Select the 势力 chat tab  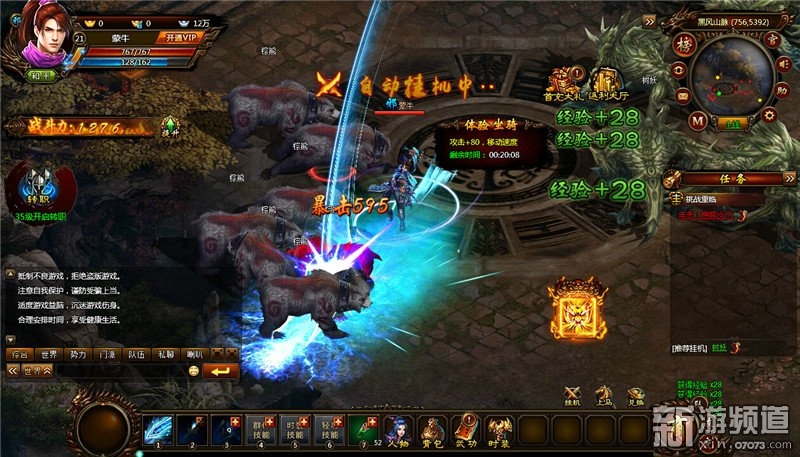pyautogui.click(x=78, y=354)
